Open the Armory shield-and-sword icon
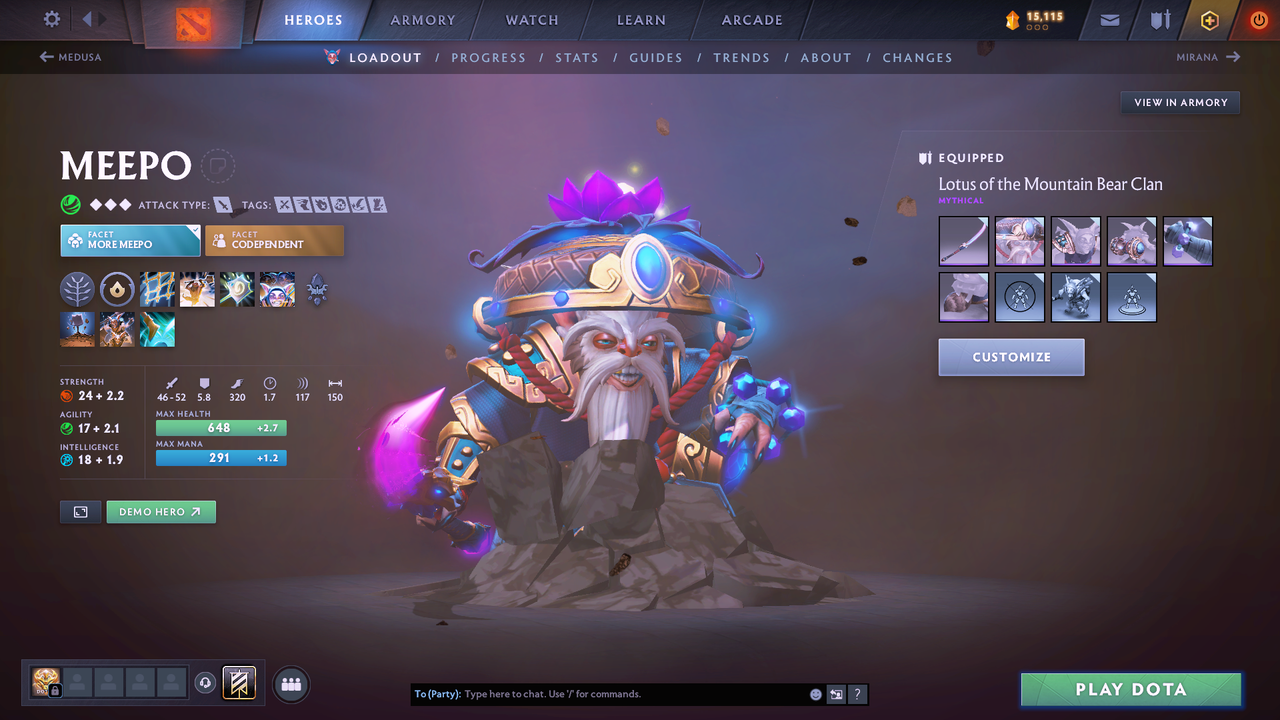The width and height of the screenshot is (1280, 720). tap(1160, 19)
